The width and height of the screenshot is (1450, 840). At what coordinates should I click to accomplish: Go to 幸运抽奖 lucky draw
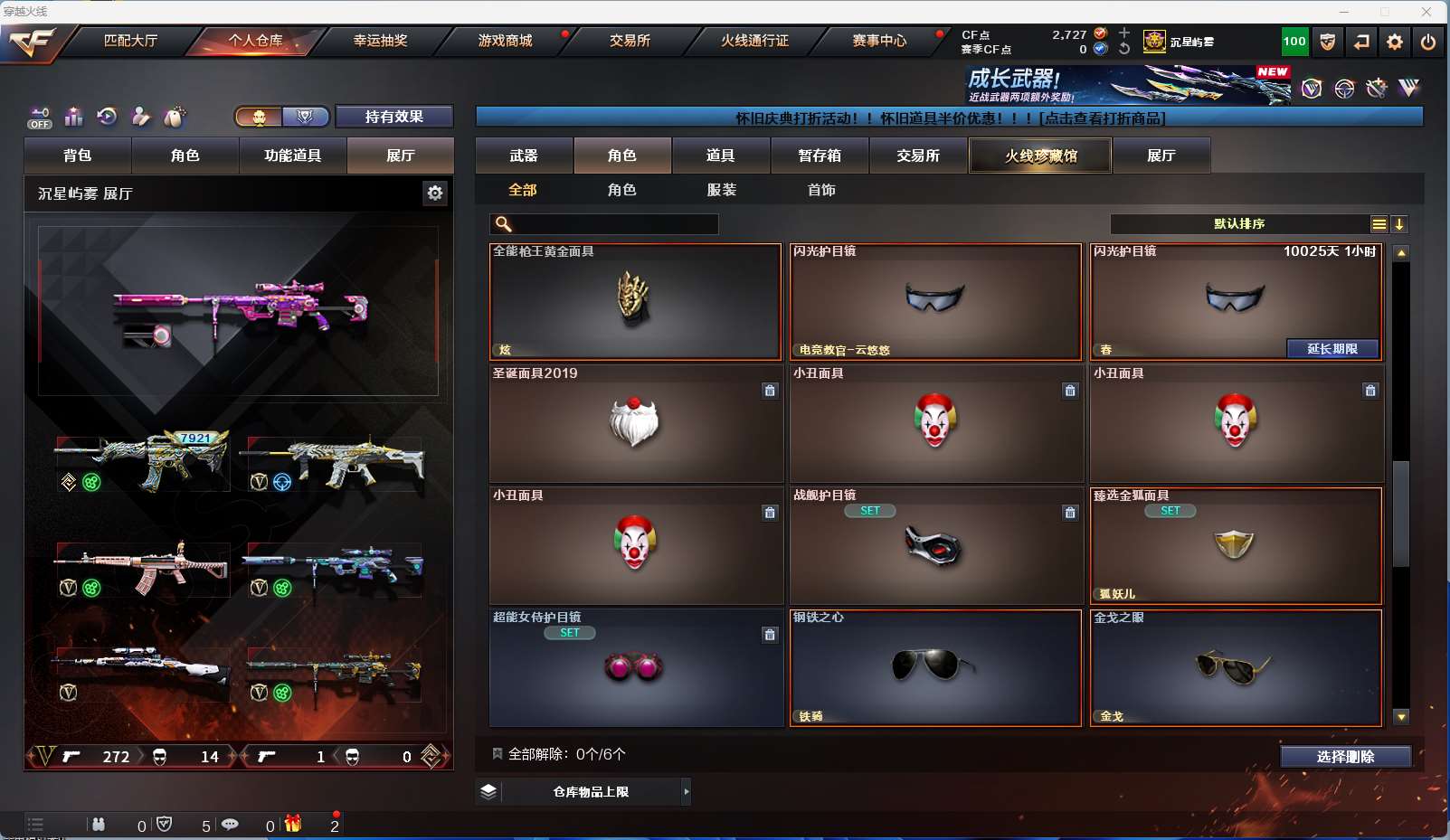pyautogui.click(x=380, y=41)
